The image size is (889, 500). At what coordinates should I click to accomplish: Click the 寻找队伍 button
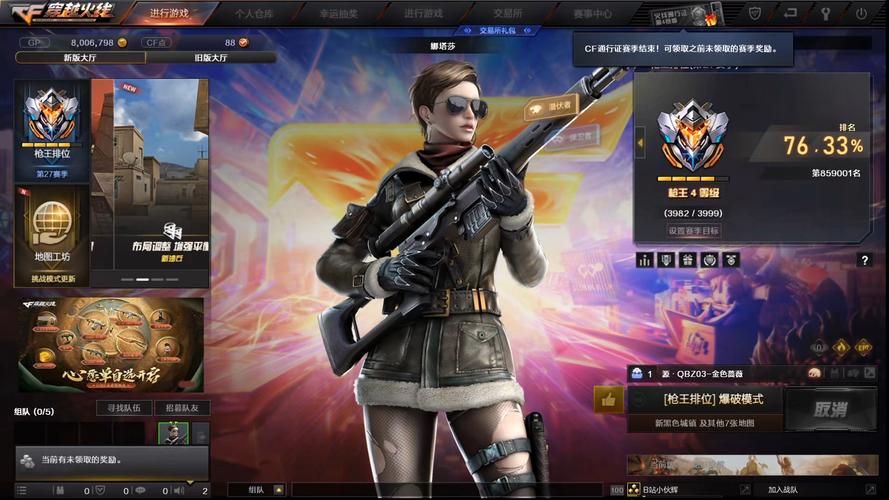[124, 408]
